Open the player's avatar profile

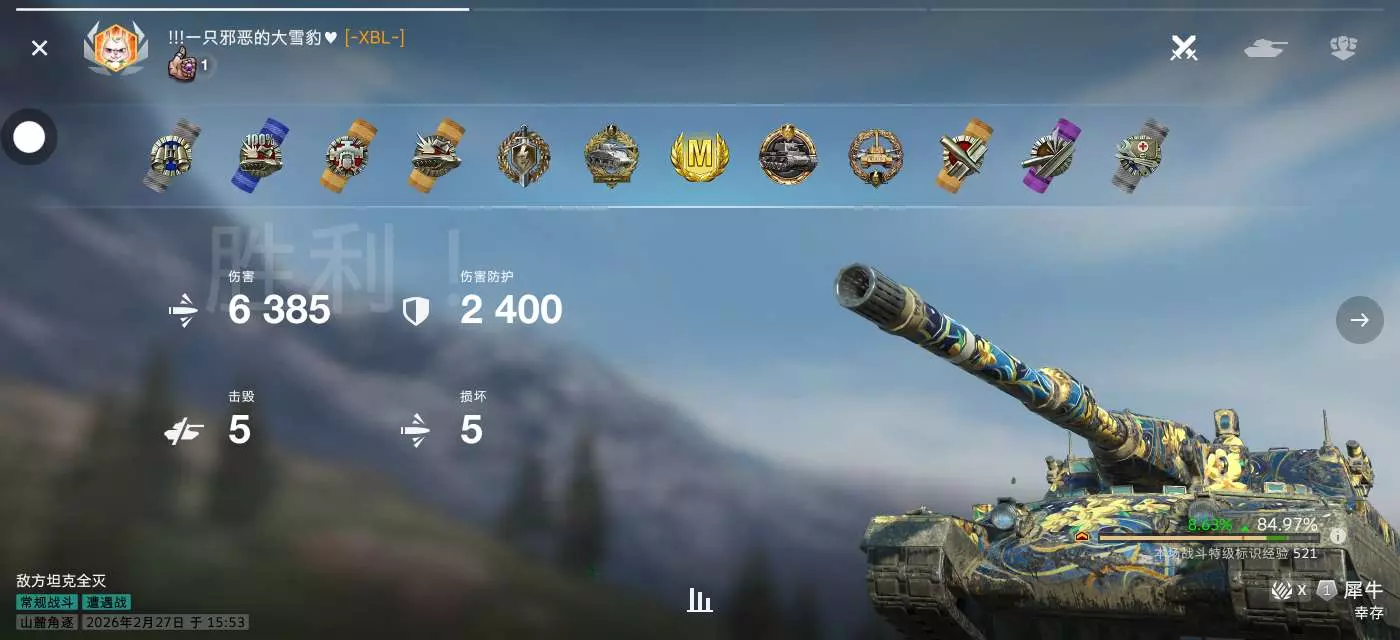(116, 48)
